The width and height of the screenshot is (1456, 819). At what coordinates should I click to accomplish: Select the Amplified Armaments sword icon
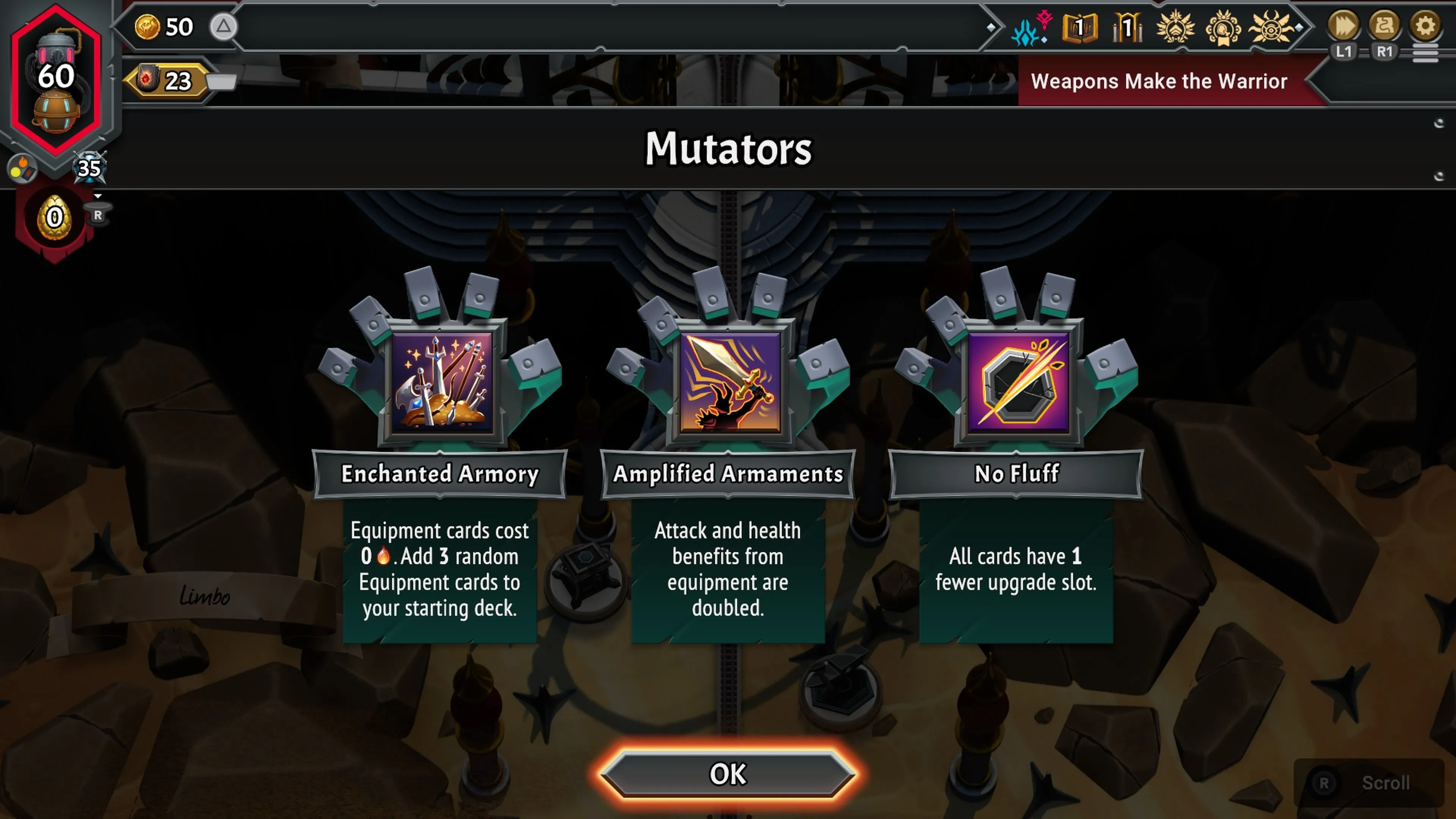tap(730, 383)
